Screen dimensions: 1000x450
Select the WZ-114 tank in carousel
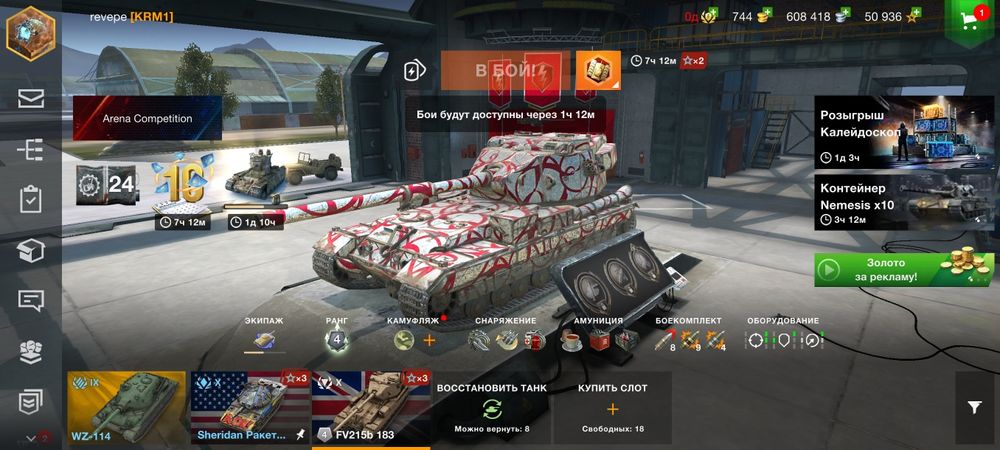tap(126, 409)
